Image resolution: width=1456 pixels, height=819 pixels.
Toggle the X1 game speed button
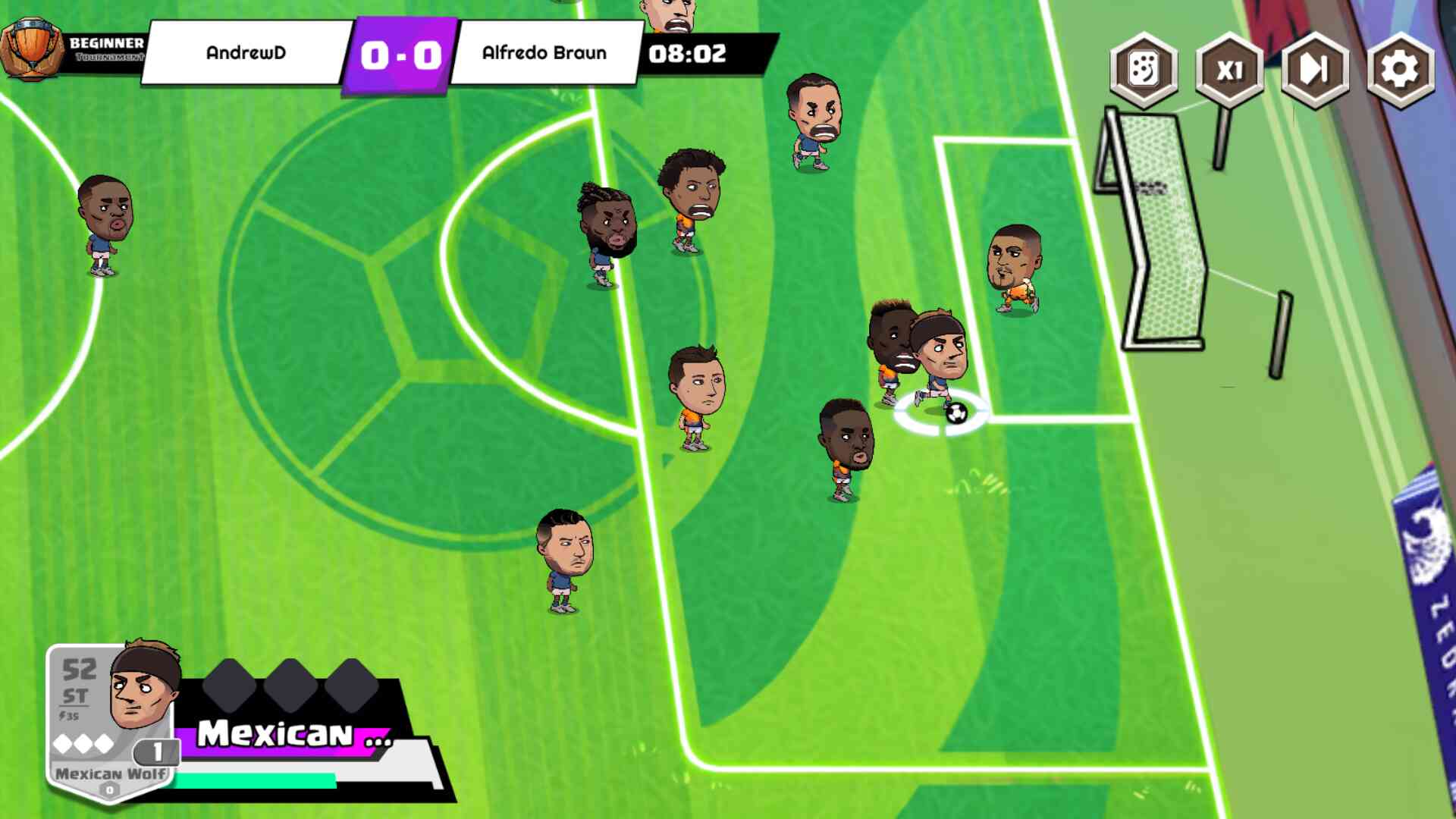click(1229, 70)
